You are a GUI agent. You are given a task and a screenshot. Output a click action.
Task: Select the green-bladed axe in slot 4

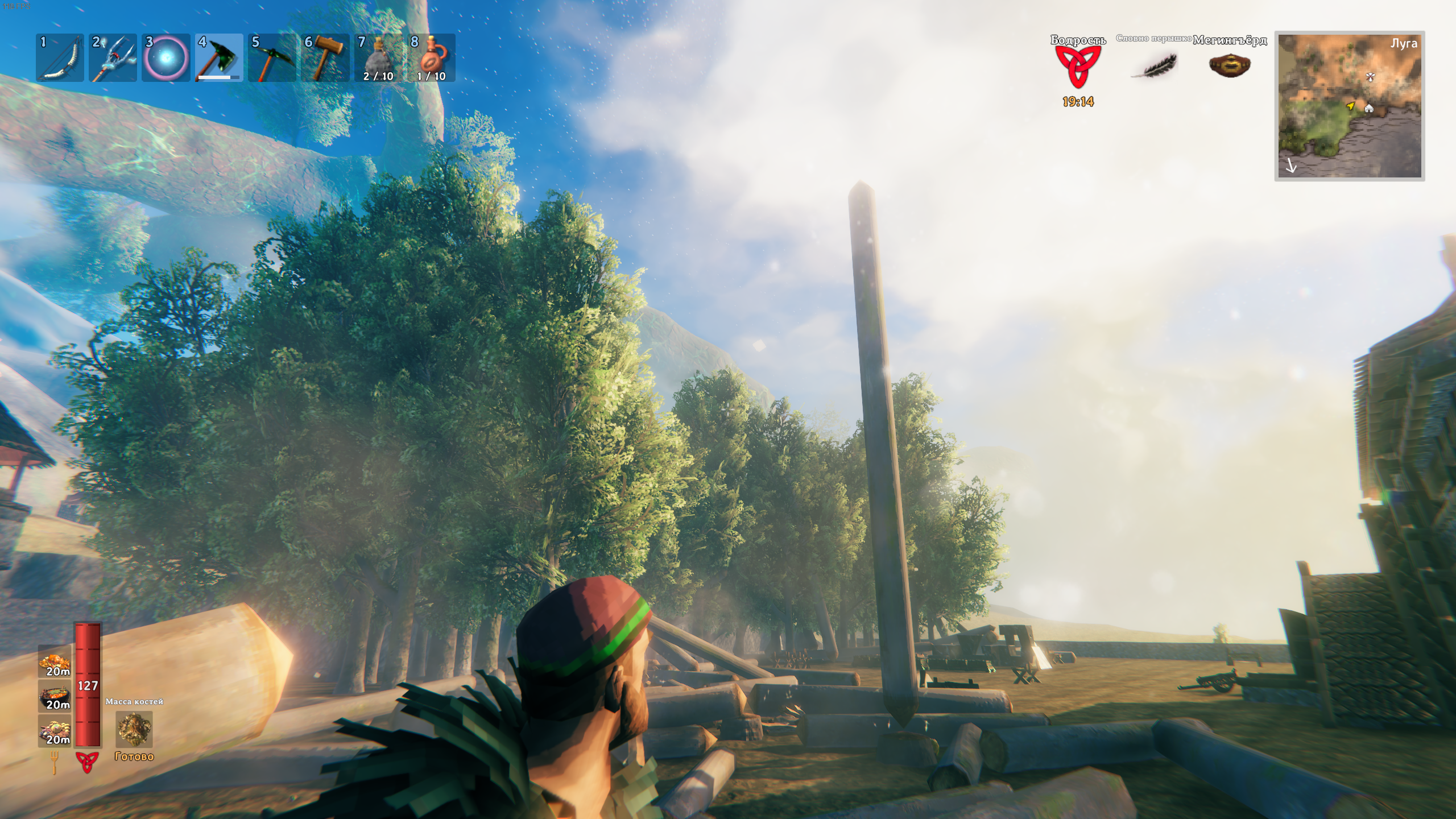(x=219, y=58)
